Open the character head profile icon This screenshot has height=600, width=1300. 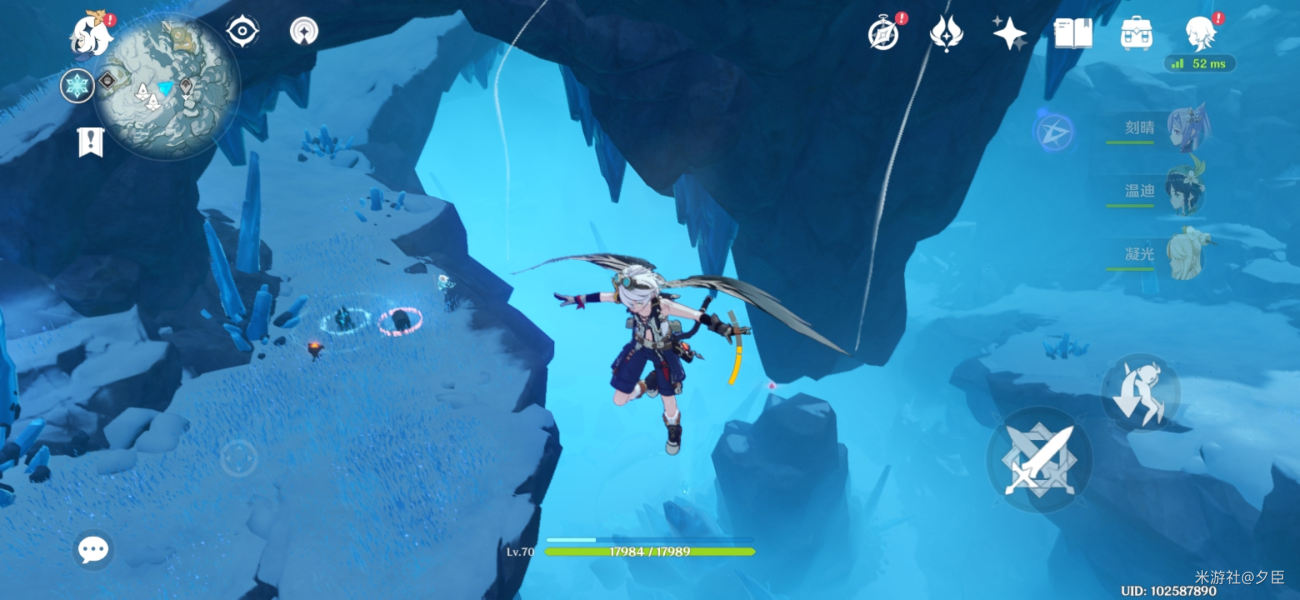[1199, 34]
